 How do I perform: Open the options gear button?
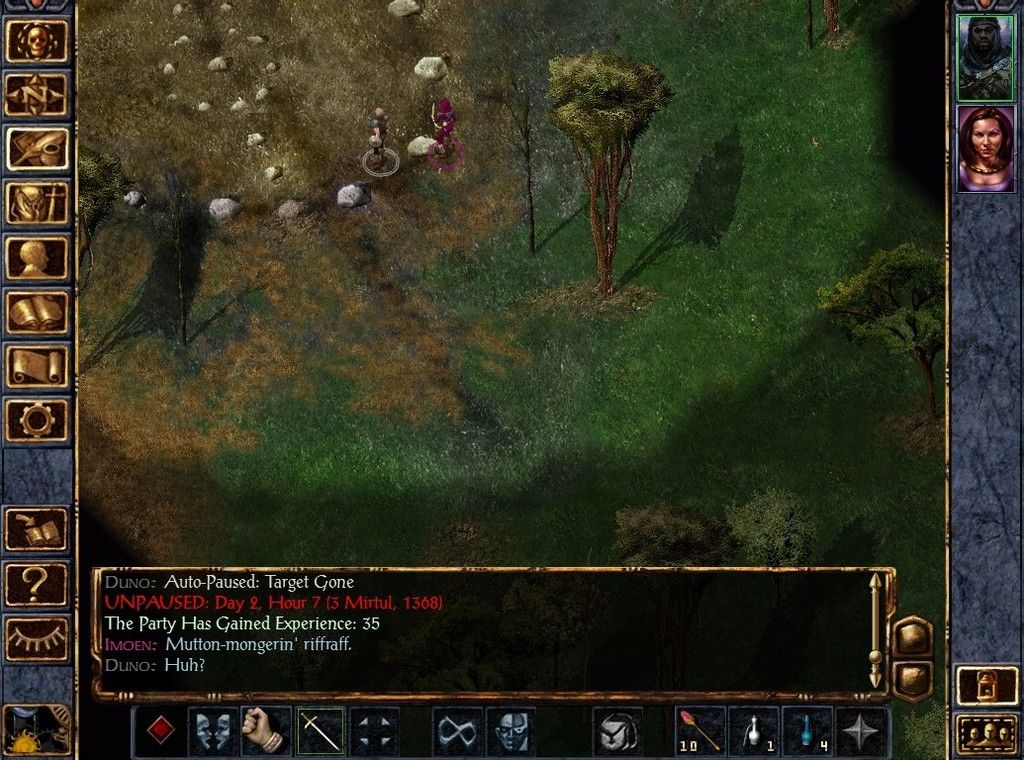pyautogui.click(x=38, y=420)
